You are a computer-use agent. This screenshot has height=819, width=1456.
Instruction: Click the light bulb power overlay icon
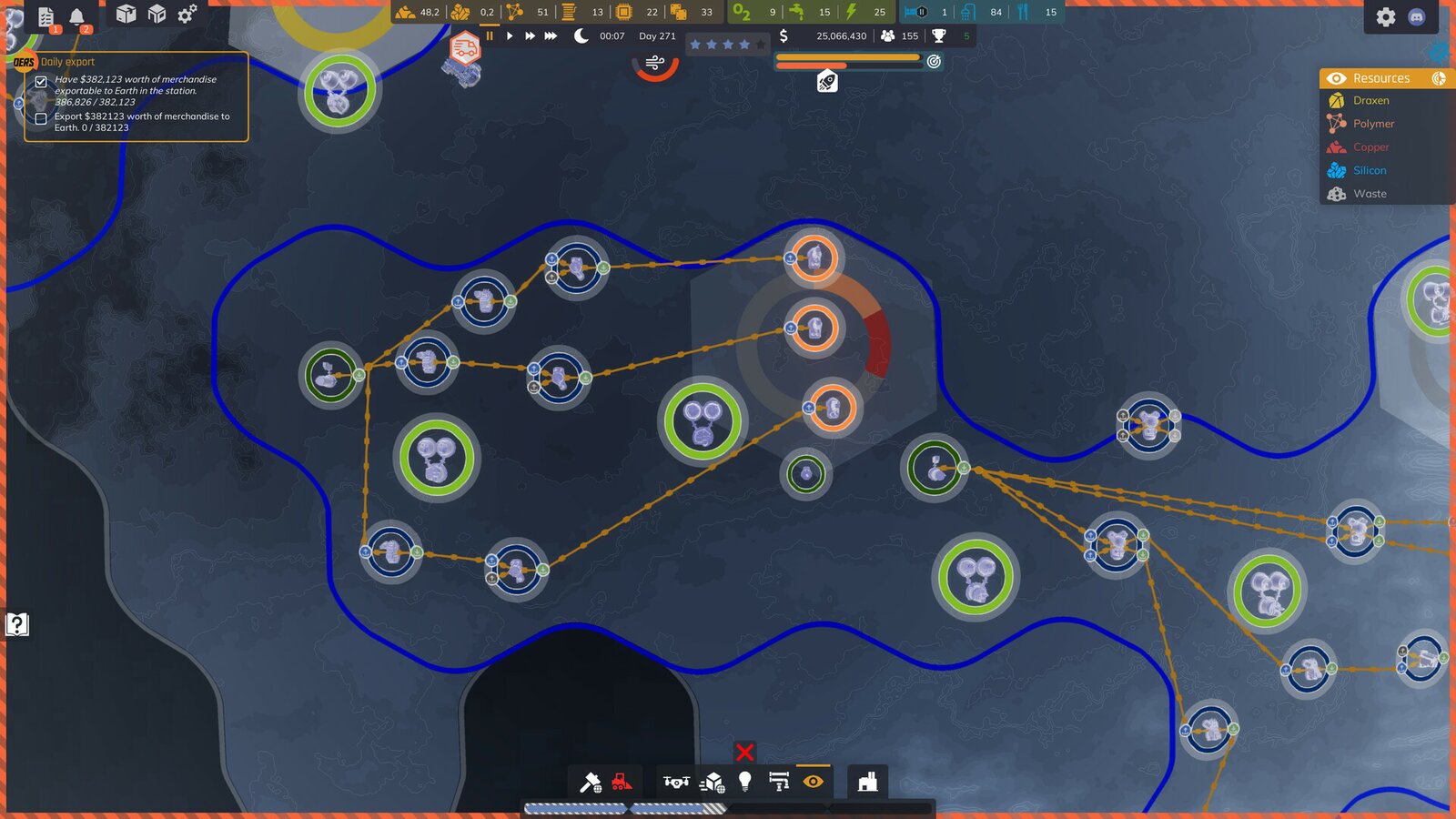pyautogui.click(x=746, y=781)
